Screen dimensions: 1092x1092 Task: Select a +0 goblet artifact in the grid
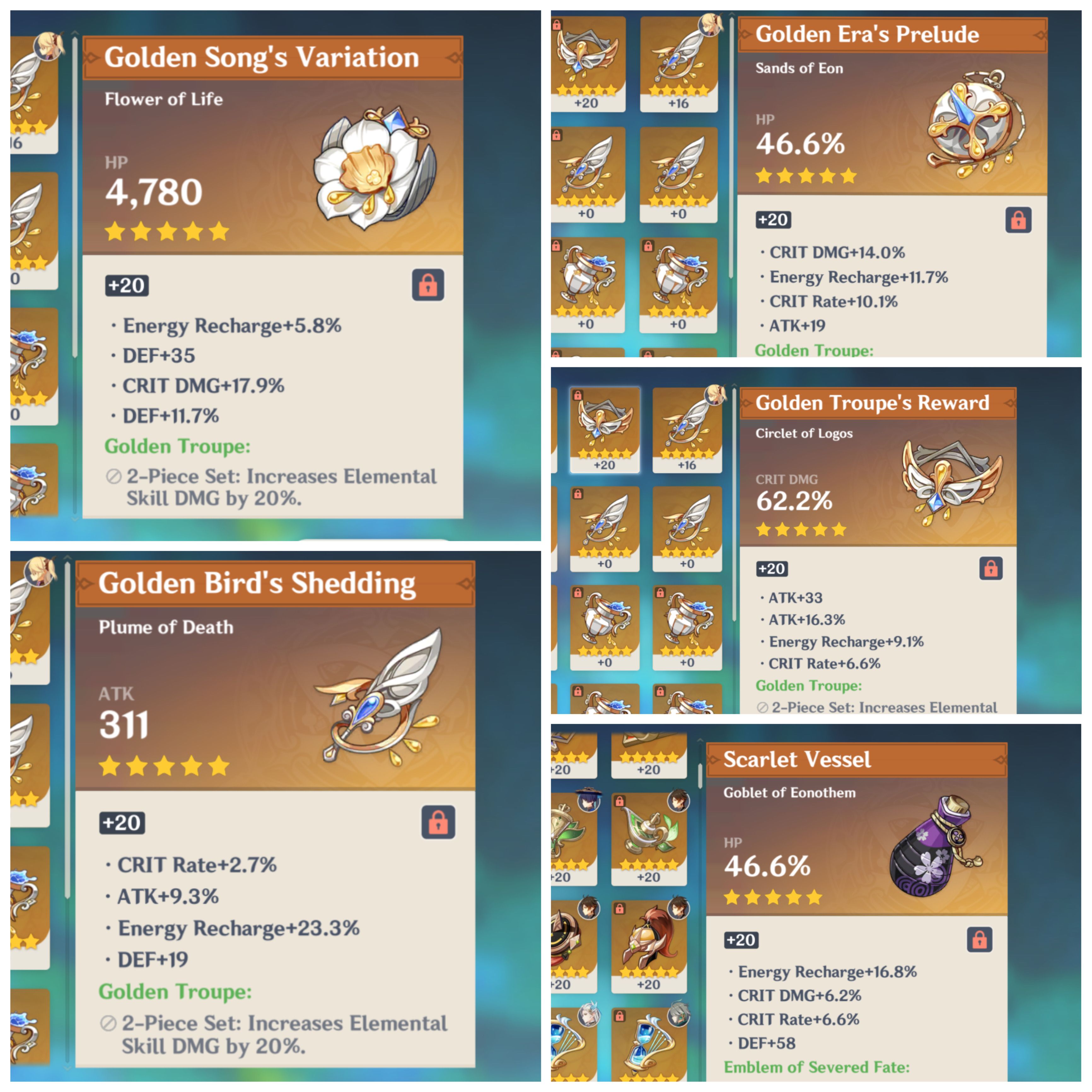click(x=588, y=282)
